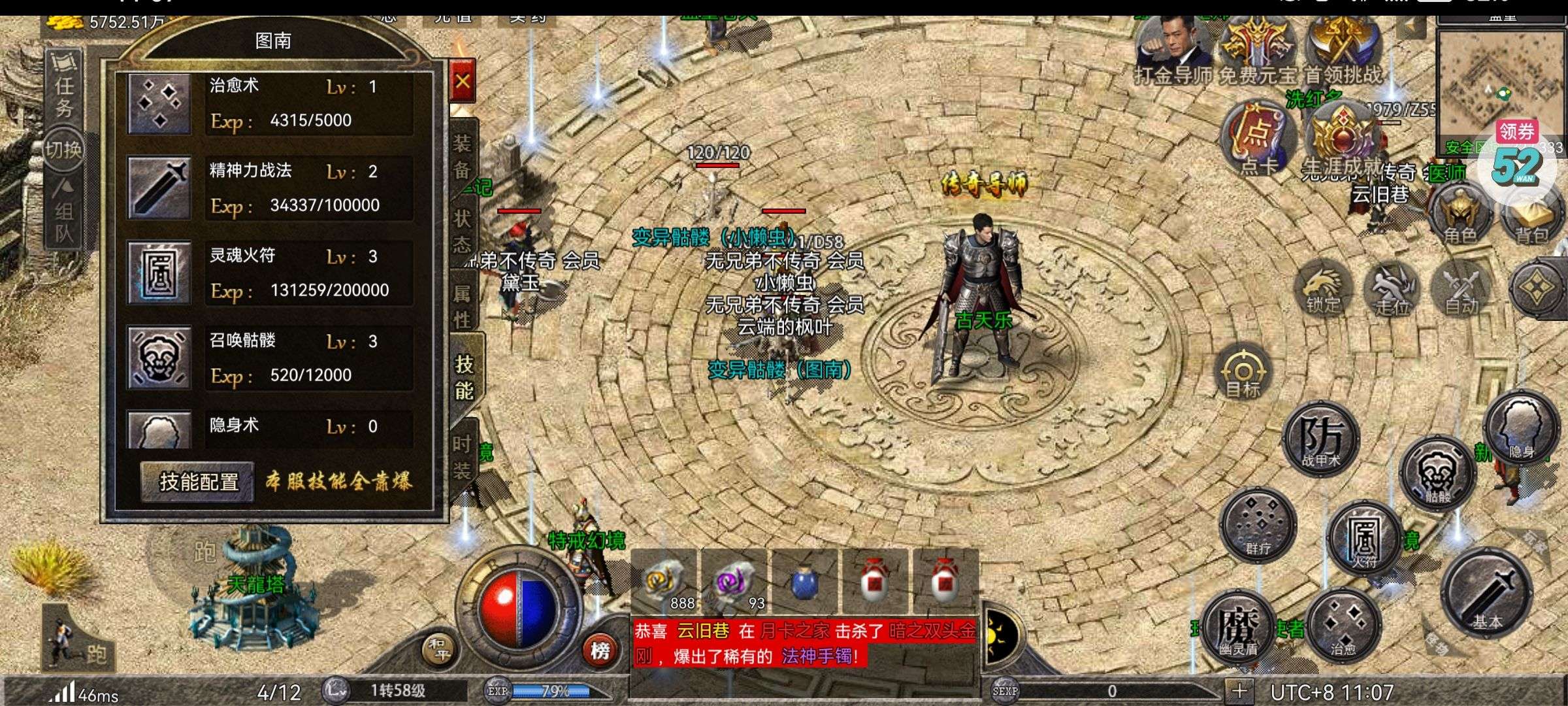Open the 角色 character menu

pyautogui.click(x=1460, y=216)
